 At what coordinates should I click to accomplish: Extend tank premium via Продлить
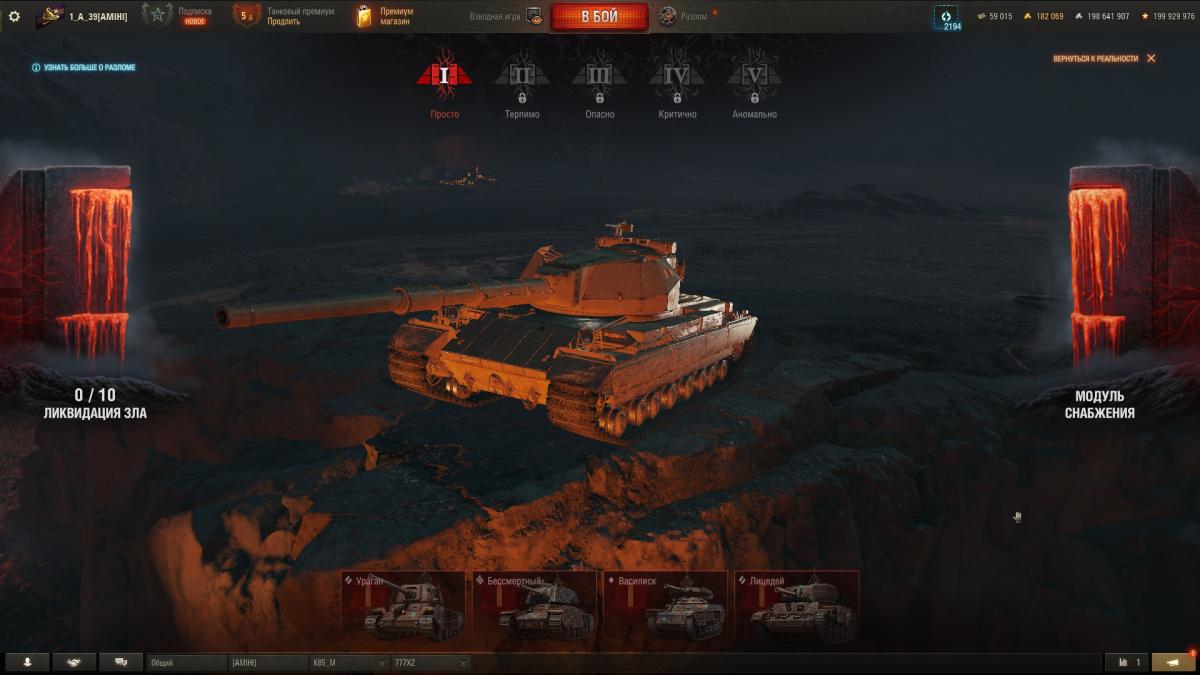tap(283, 21)
